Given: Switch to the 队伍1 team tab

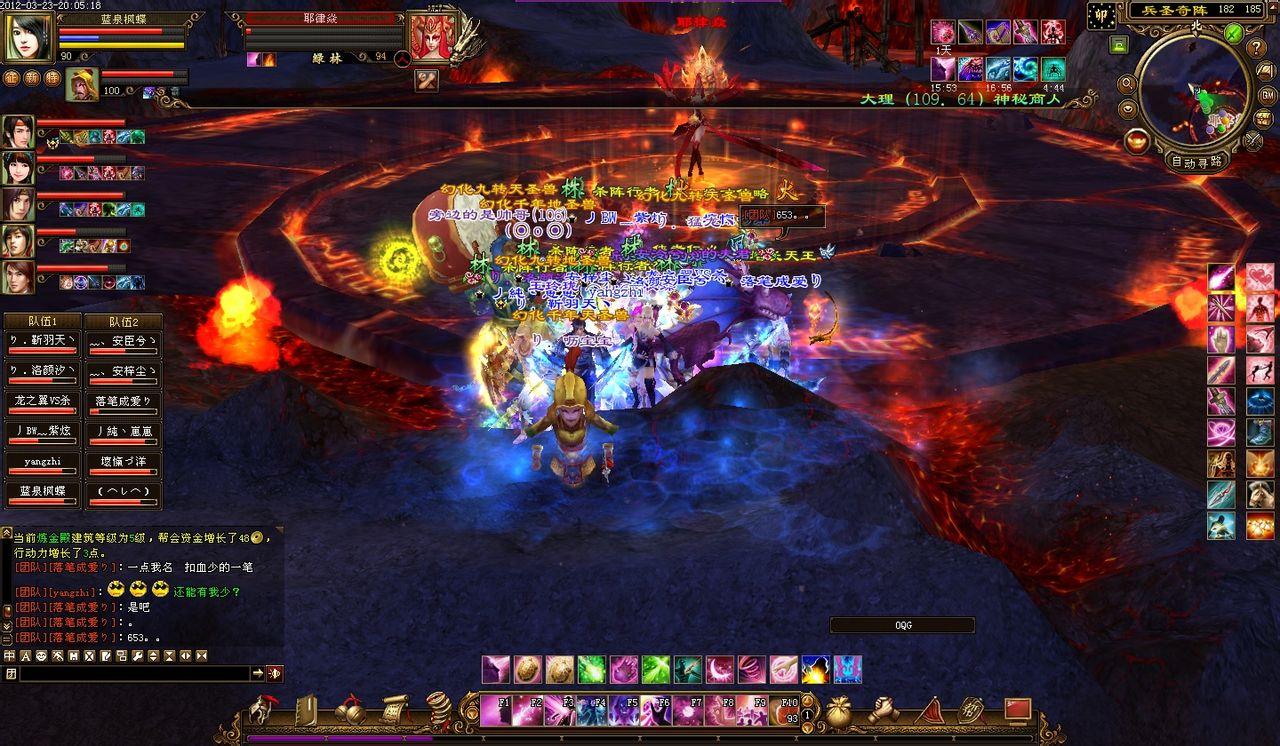Looking at the screenshot, I should coord(41,322).
